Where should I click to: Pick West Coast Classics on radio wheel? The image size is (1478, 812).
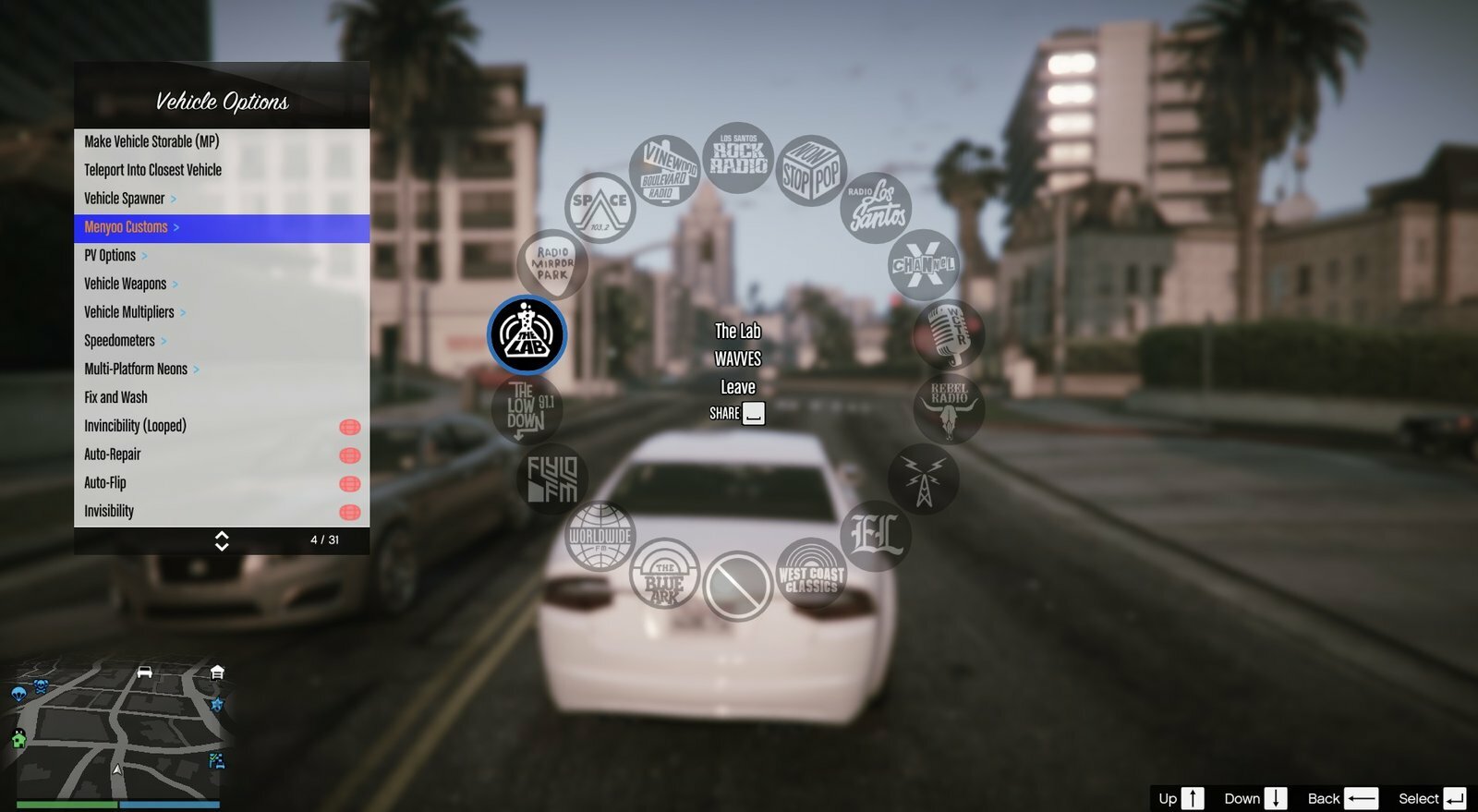(x=811, y=574)
